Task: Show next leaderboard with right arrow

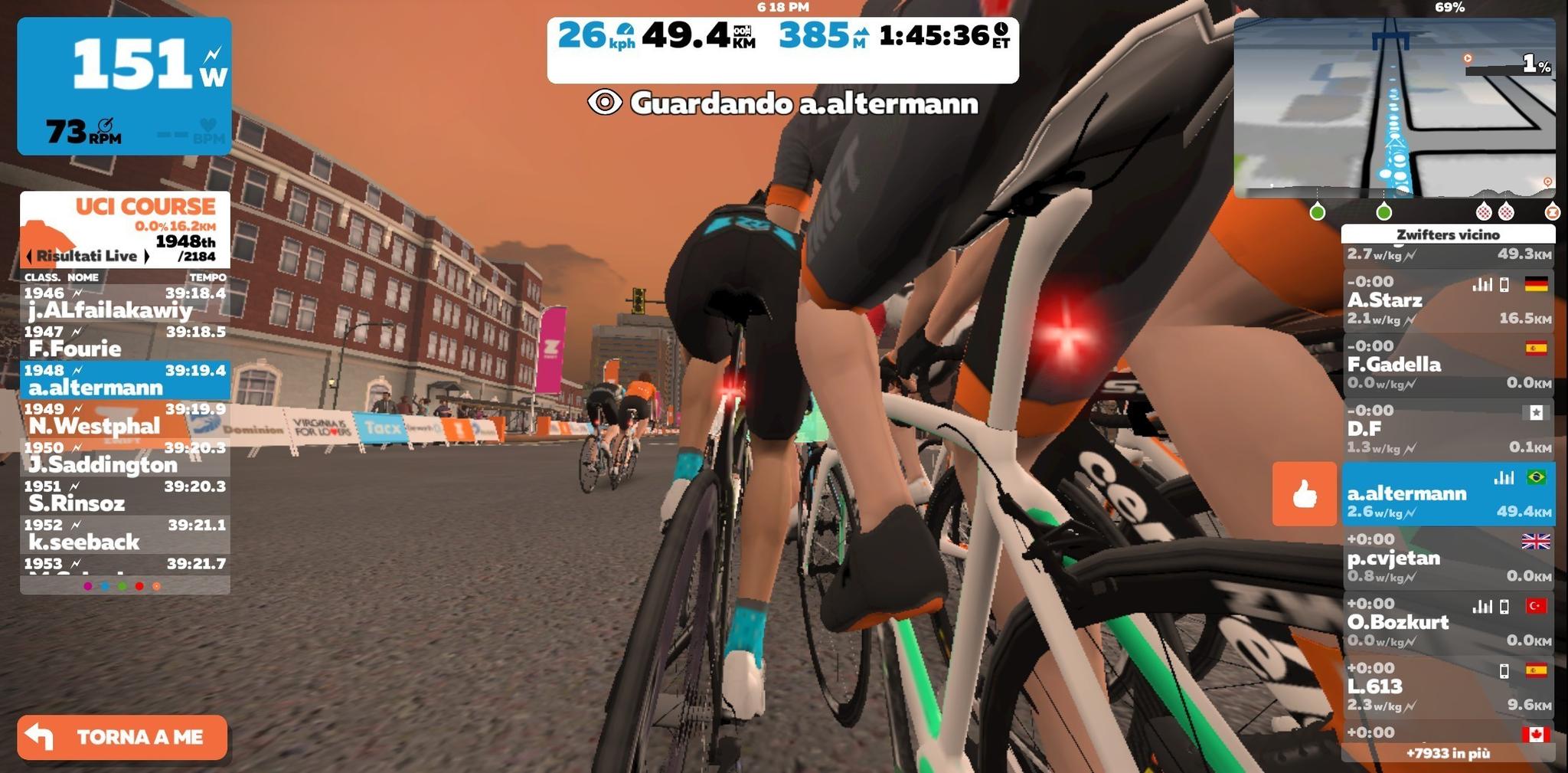Action: (147, 256)
